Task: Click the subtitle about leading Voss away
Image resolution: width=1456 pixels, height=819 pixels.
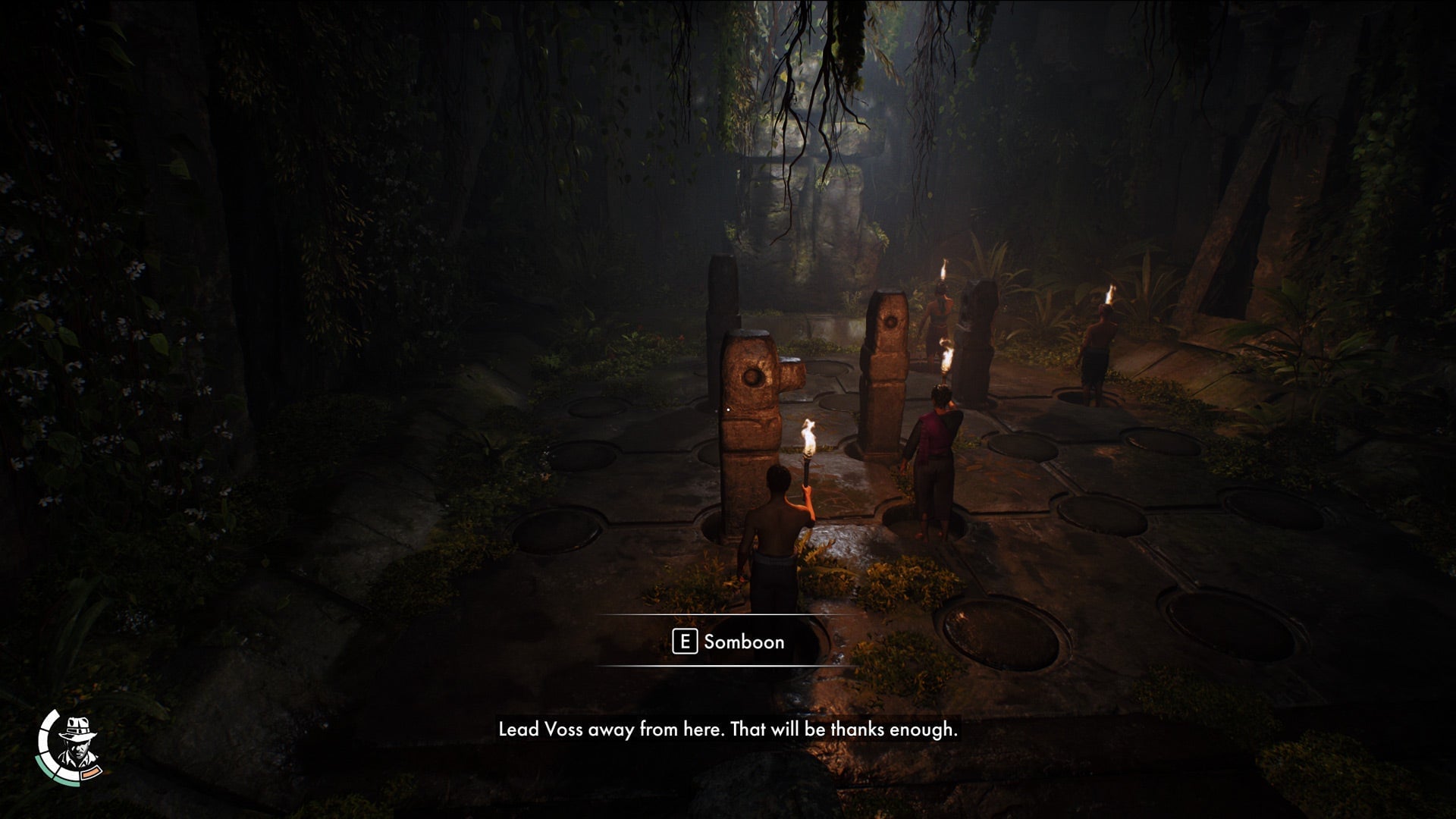Action: (x=728, y=732)
